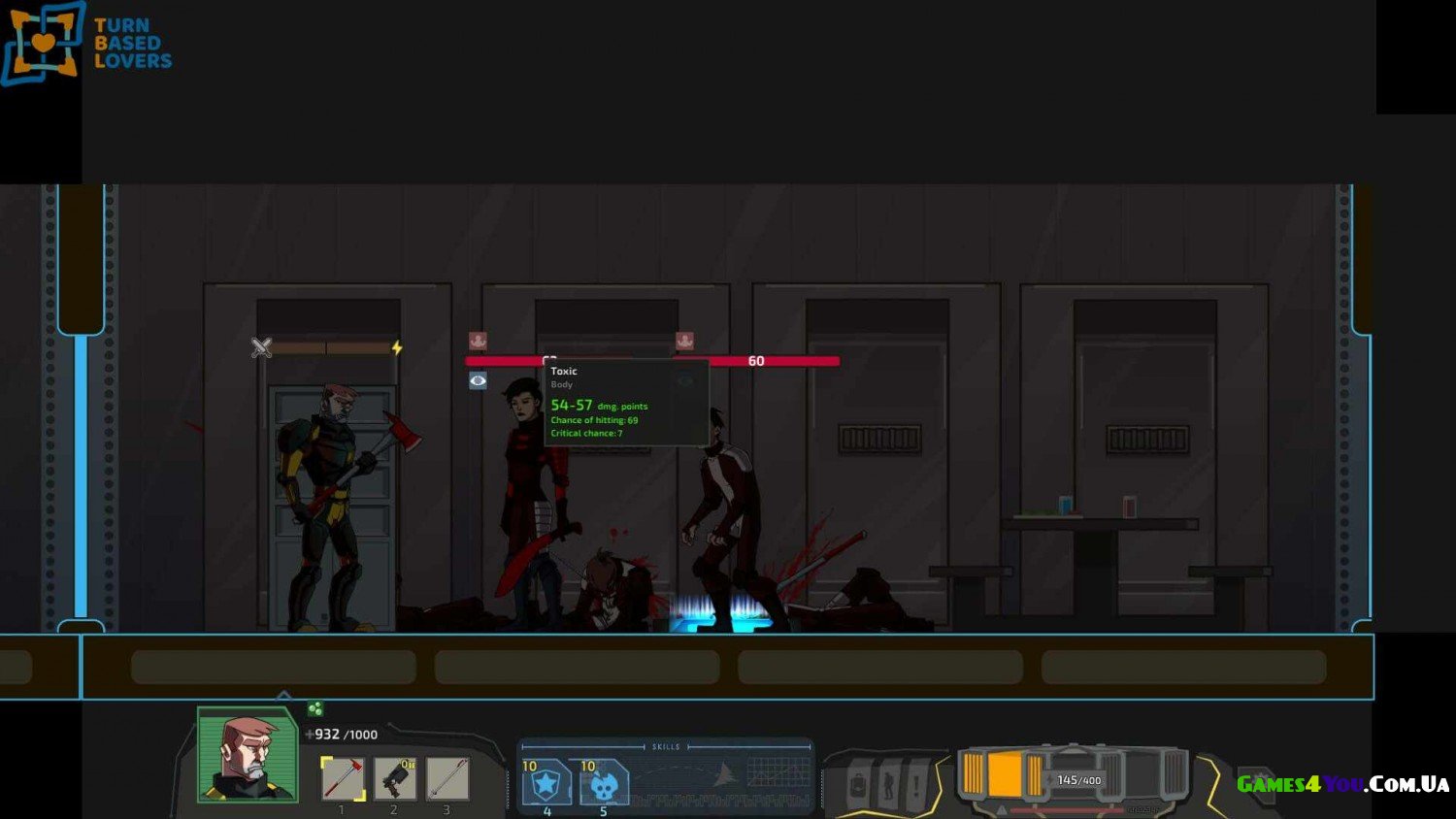This screenshot has width=1456, height=819.
Task: Use the blue skull skill
Action: (604, 783)
